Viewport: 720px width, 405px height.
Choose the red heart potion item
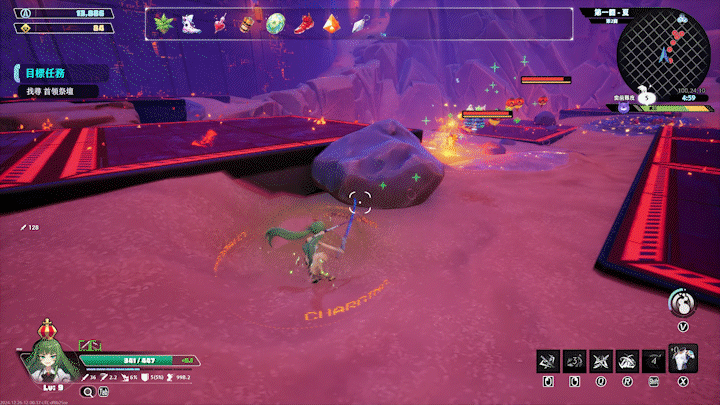click(x=219, y=23)
